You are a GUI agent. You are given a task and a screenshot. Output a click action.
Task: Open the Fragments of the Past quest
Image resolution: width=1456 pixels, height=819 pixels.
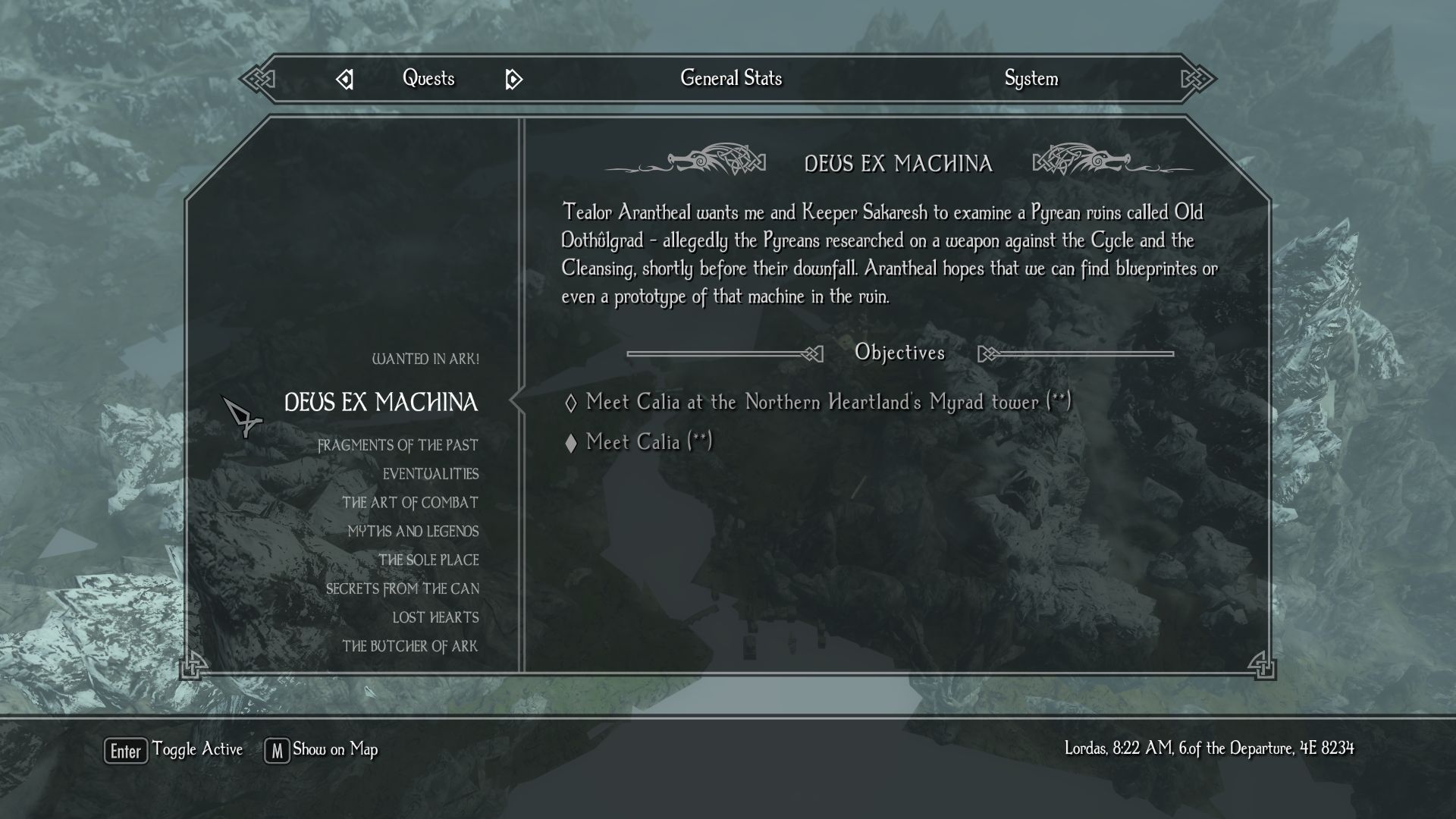point(397,445)
